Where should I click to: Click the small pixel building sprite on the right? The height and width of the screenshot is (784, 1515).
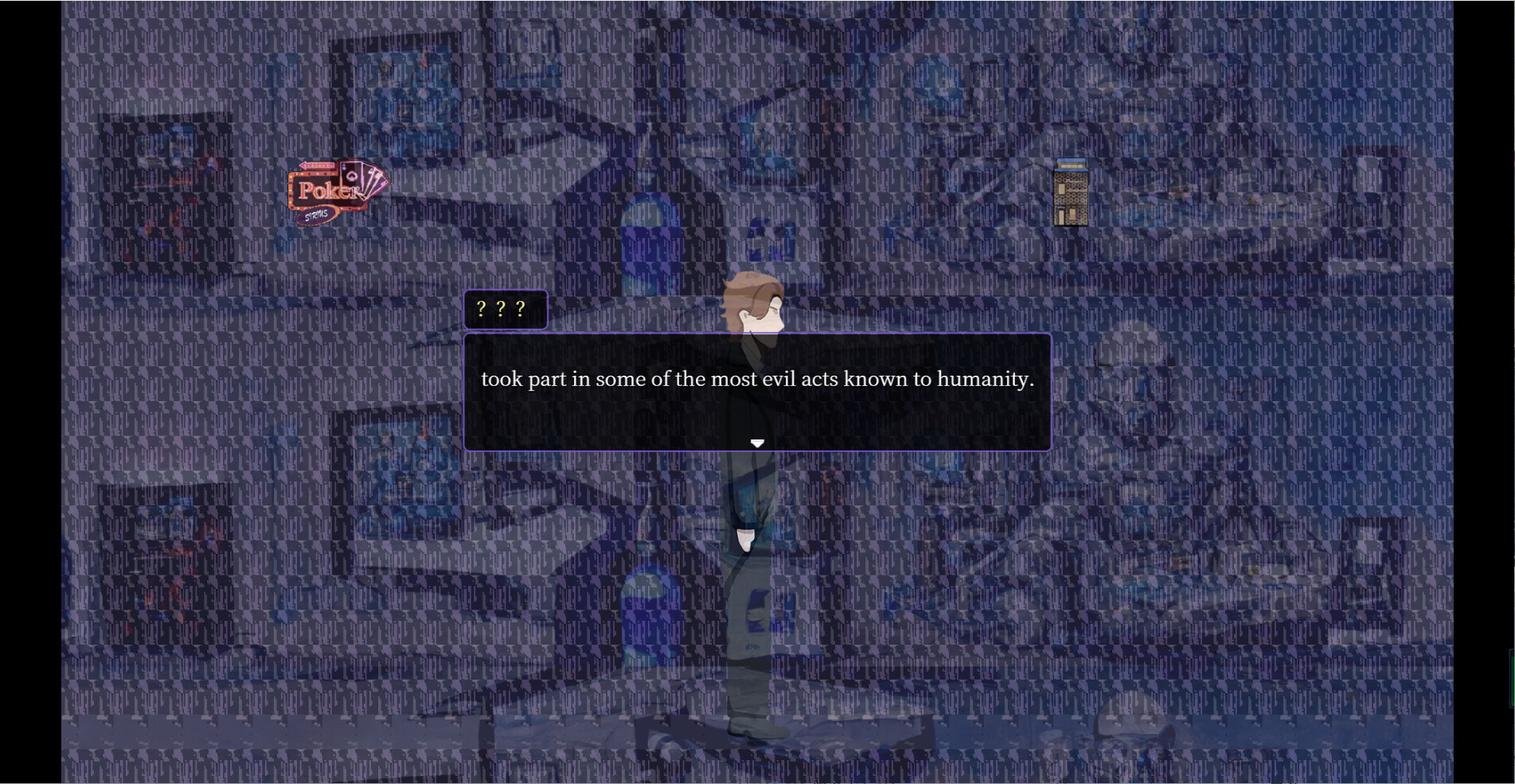(x=1071, y=192)
